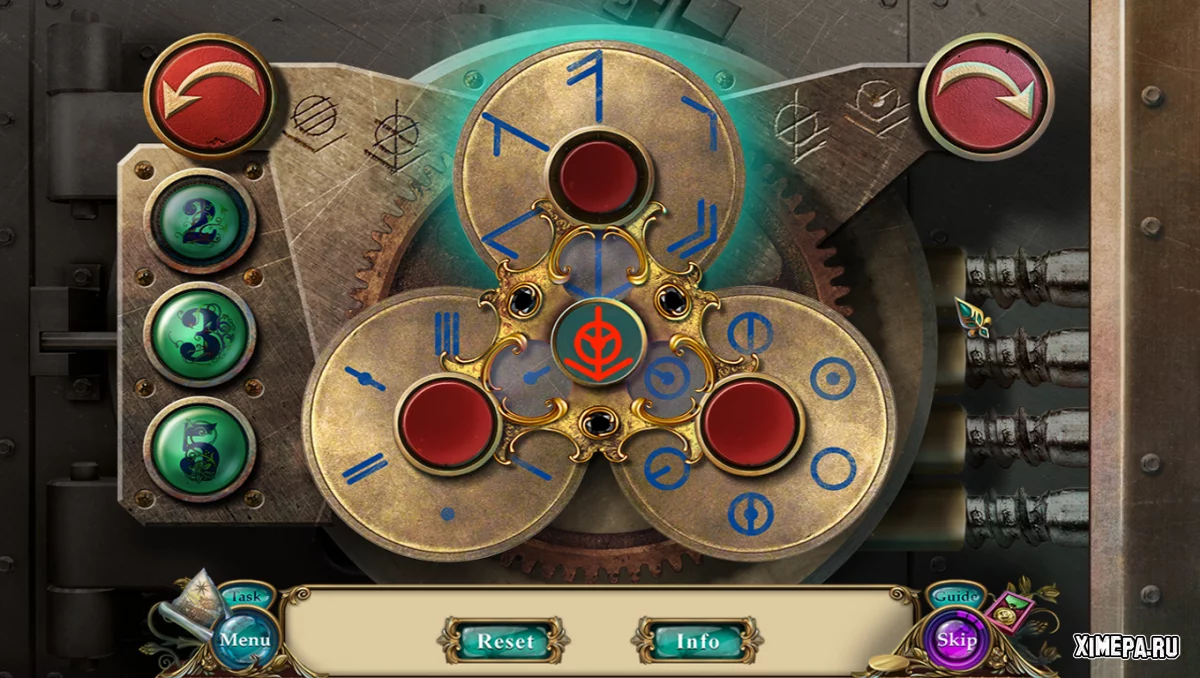Push the red button on the lower-right disc
Image resolution: width=1200 pixels, height=678 pixels.
(x=751, y=423)
